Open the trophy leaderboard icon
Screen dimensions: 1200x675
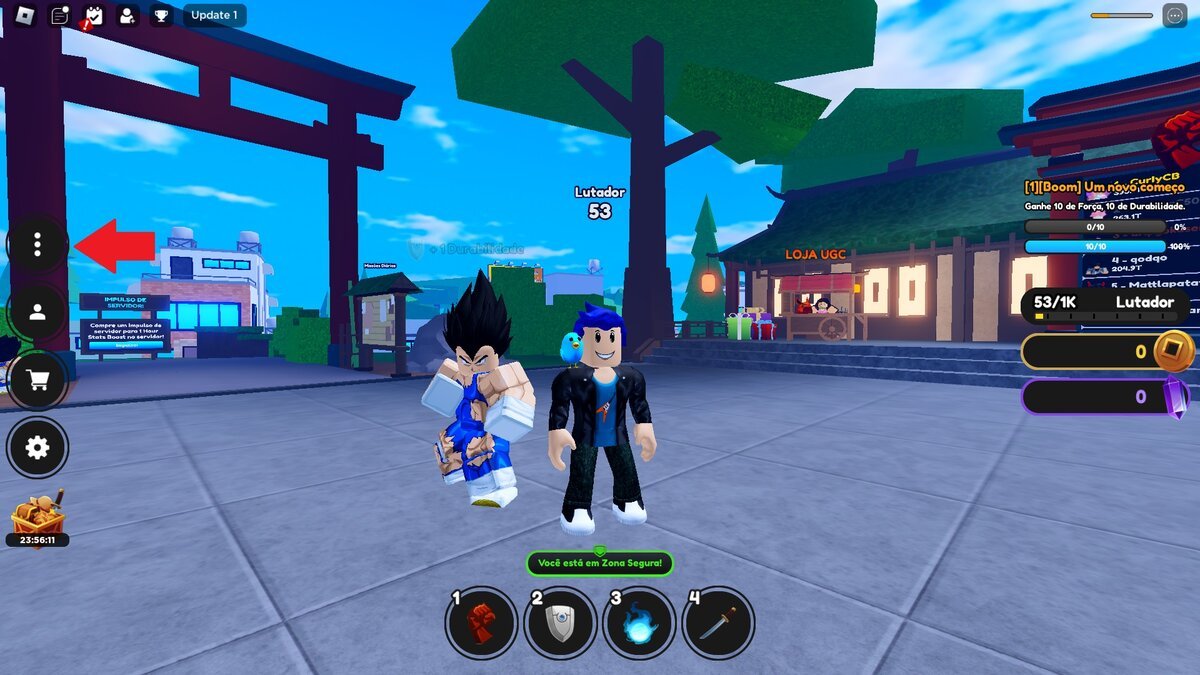click(161, 15)
